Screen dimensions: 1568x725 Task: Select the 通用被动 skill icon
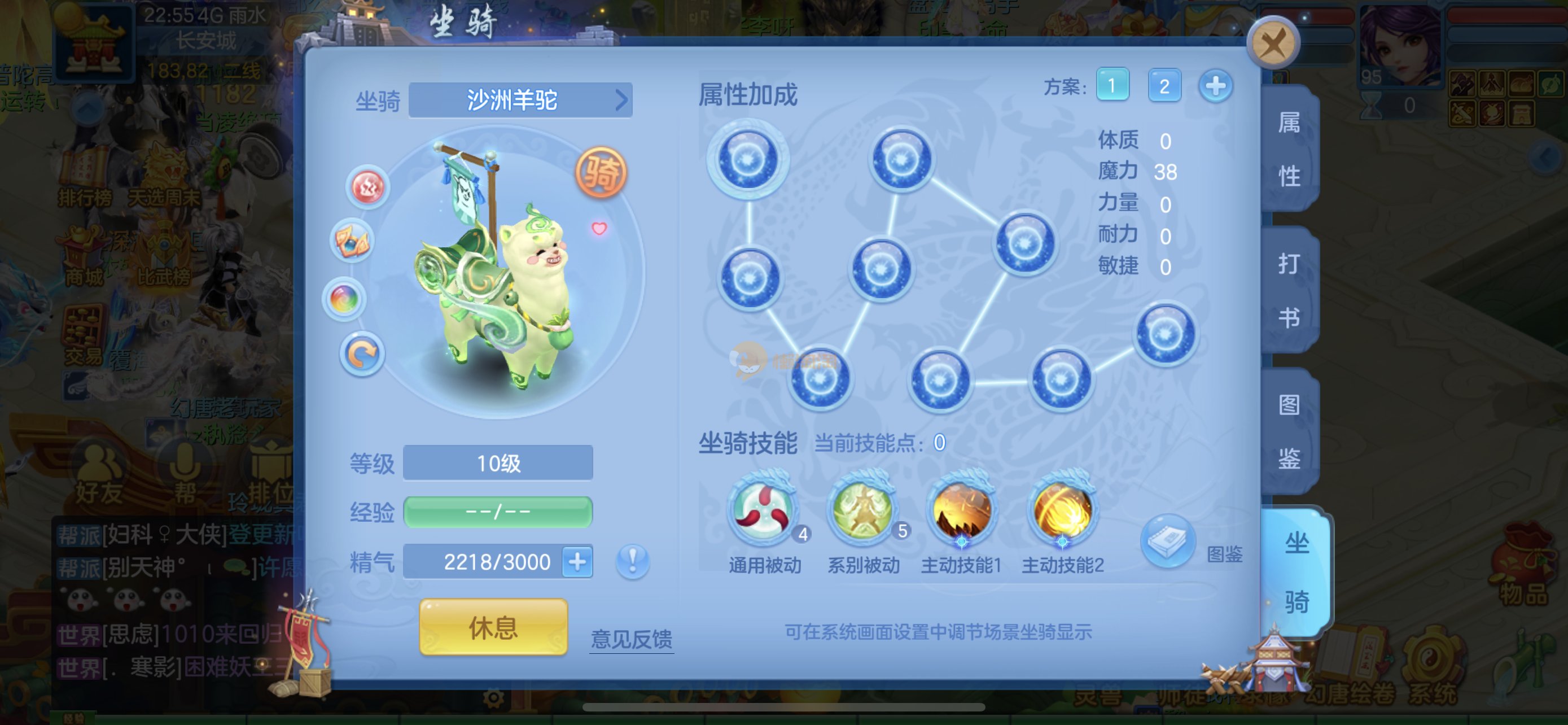pos(763,509)
